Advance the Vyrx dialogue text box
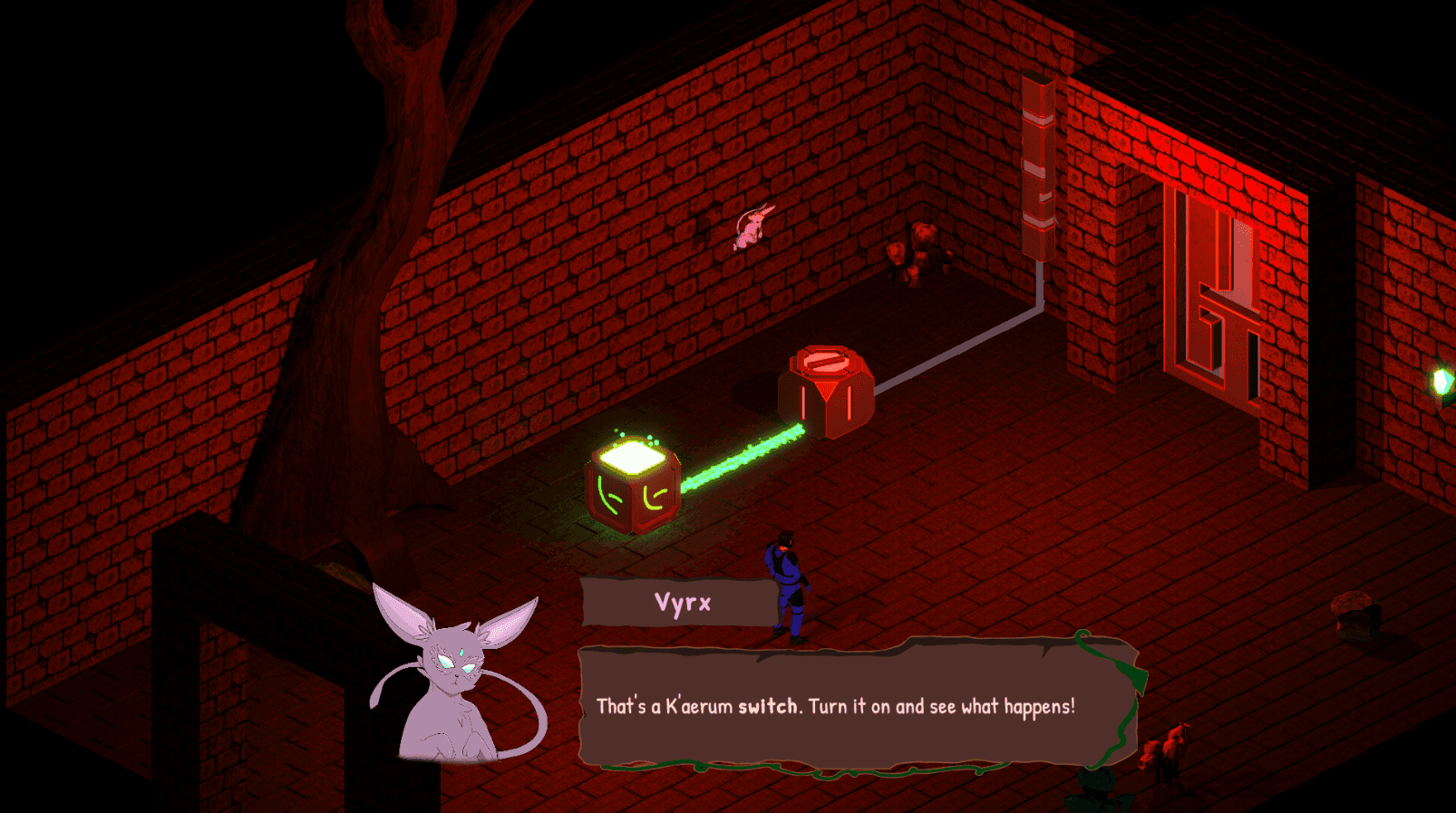Screen dimensions: 1456x813 pos(856,707)
